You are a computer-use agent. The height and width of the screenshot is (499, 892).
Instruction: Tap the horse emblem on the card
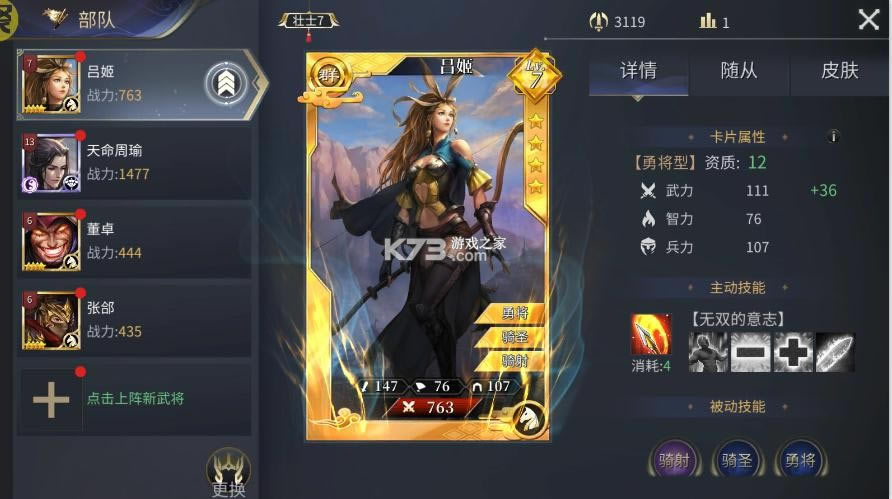528,417
